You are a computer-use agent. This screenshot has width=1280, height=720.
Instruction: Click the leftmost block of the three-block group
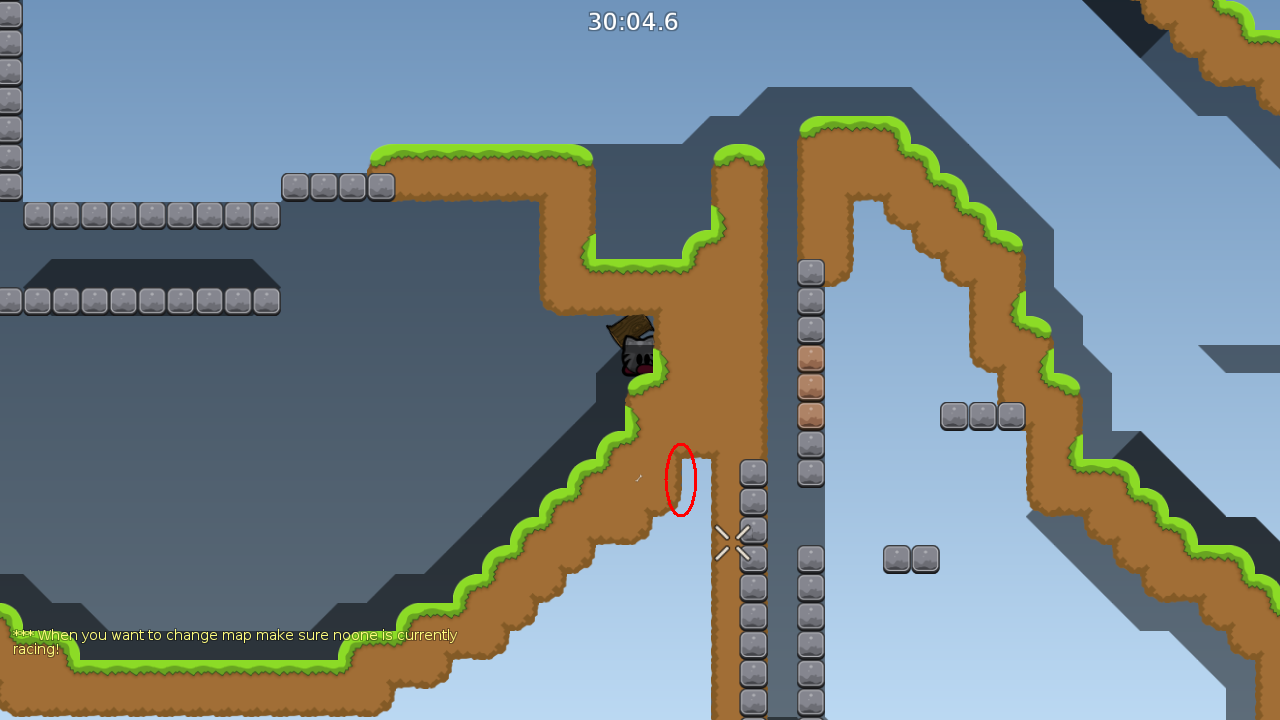click(x=953, y=415)
